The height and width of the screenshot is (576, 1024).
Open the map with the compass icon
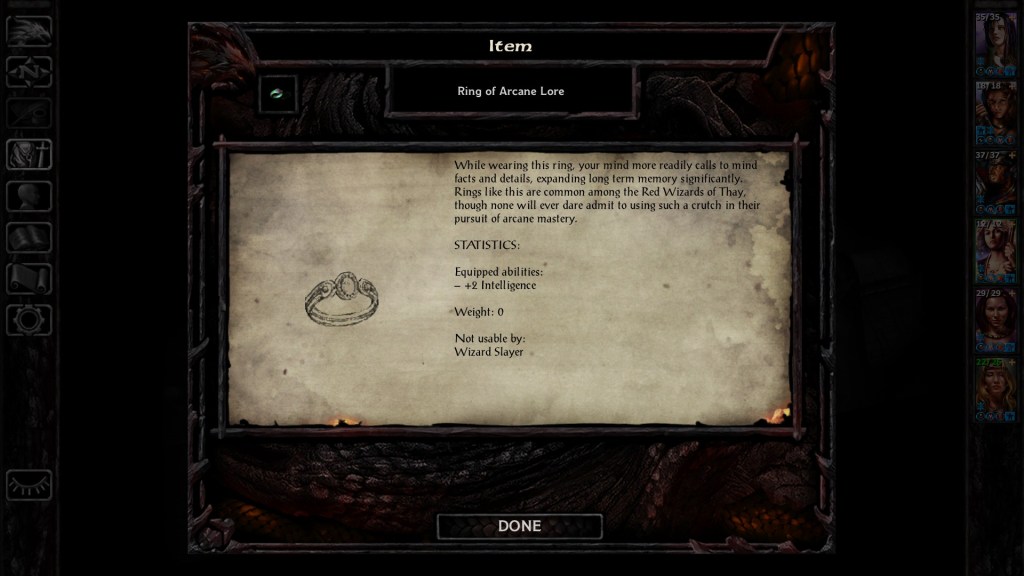(29, 72)
